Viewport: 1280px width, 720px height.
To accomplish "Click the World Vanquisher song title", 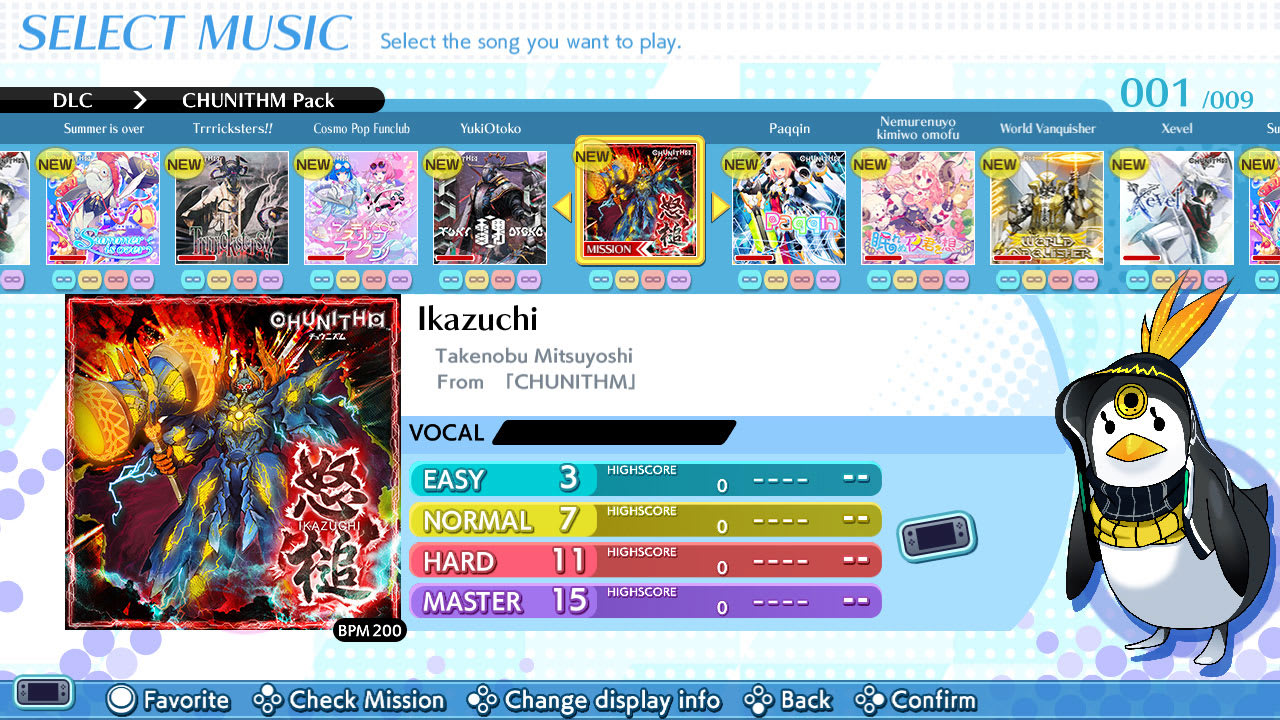I will tap(1045, 128).
